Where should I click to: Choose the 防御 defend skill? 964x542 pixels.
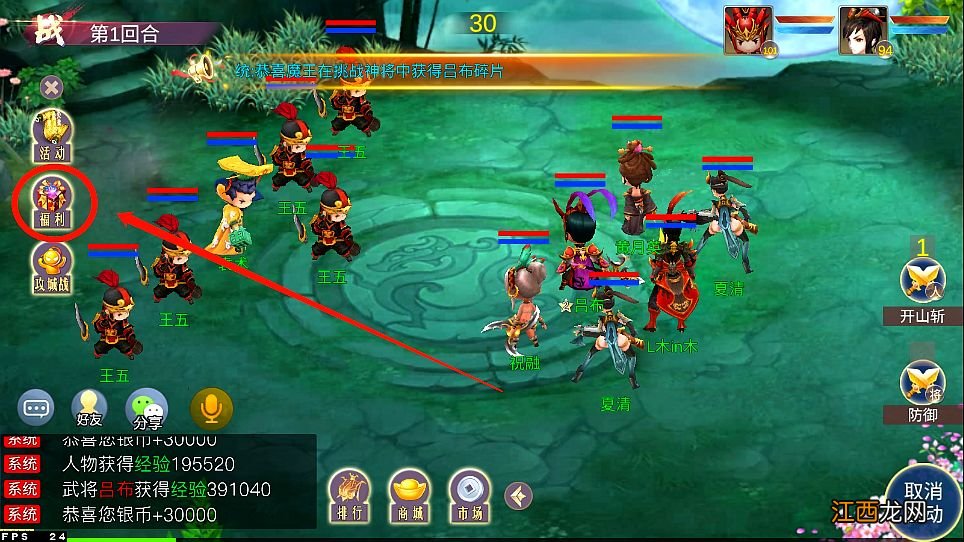coord(922,390)
